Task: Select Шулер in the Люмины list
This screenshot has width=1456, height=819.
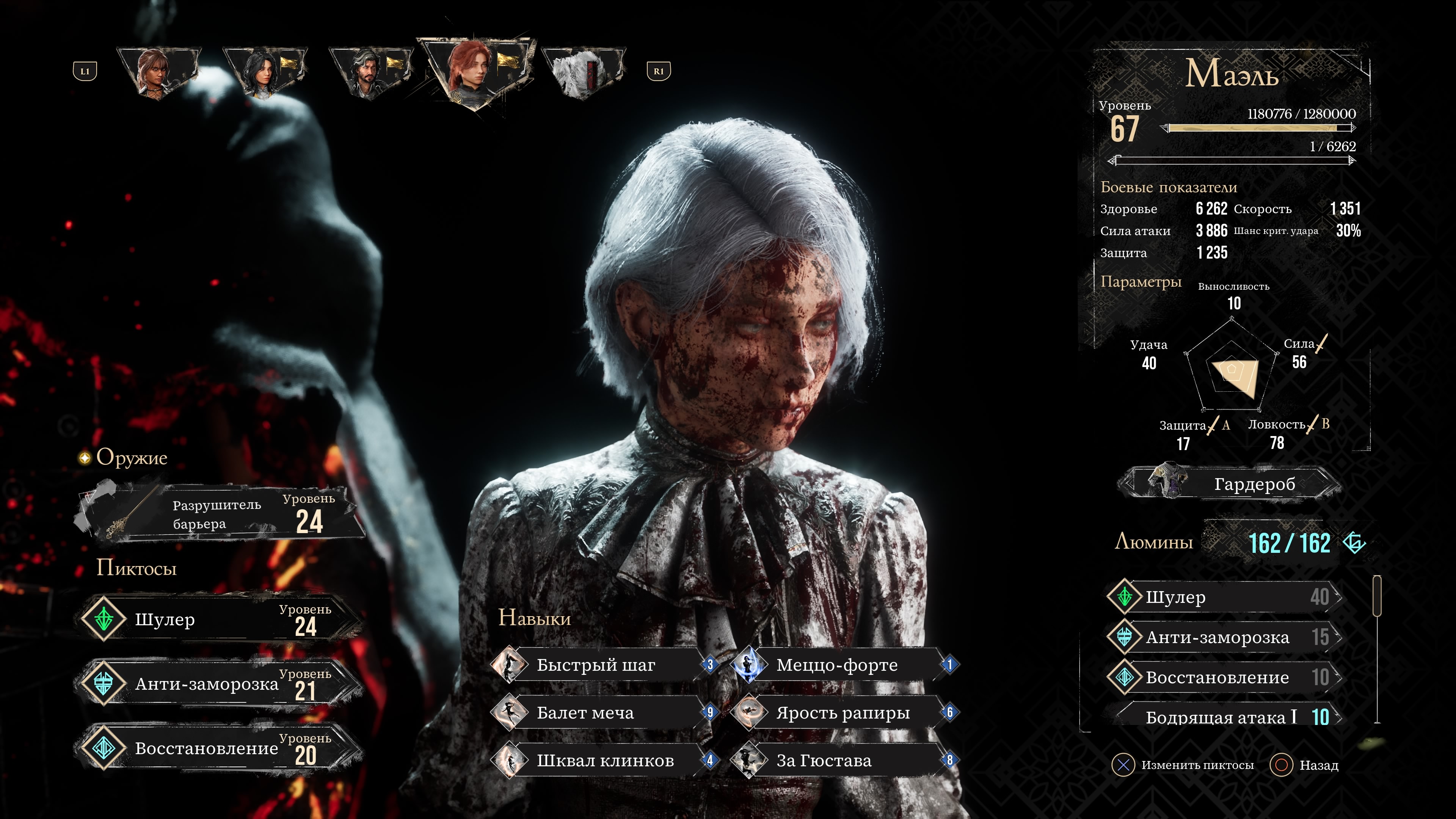Action: tap(1224, 598)
